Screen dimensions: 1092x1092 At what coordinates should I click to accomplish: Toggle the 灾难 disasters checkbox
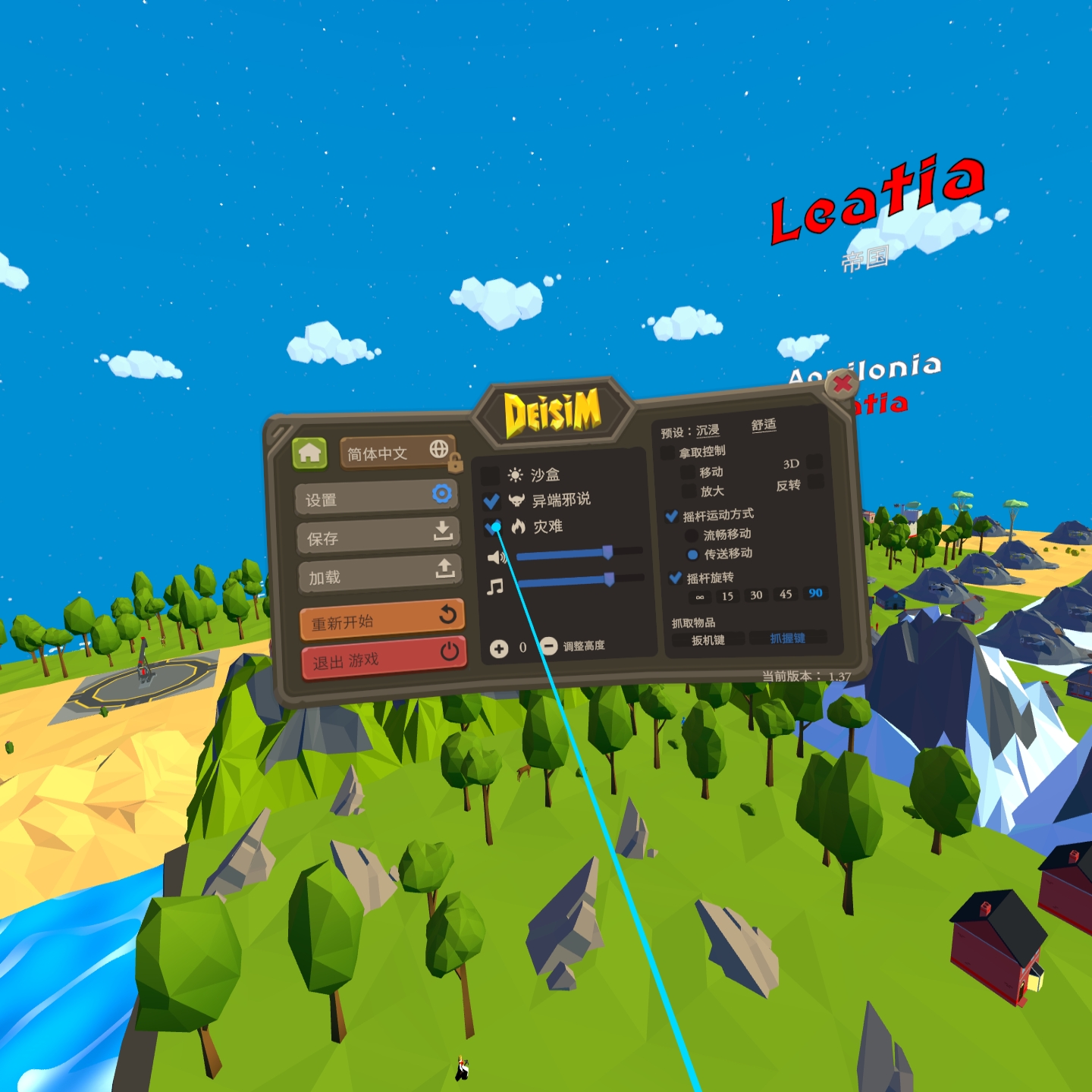(492, 527)
